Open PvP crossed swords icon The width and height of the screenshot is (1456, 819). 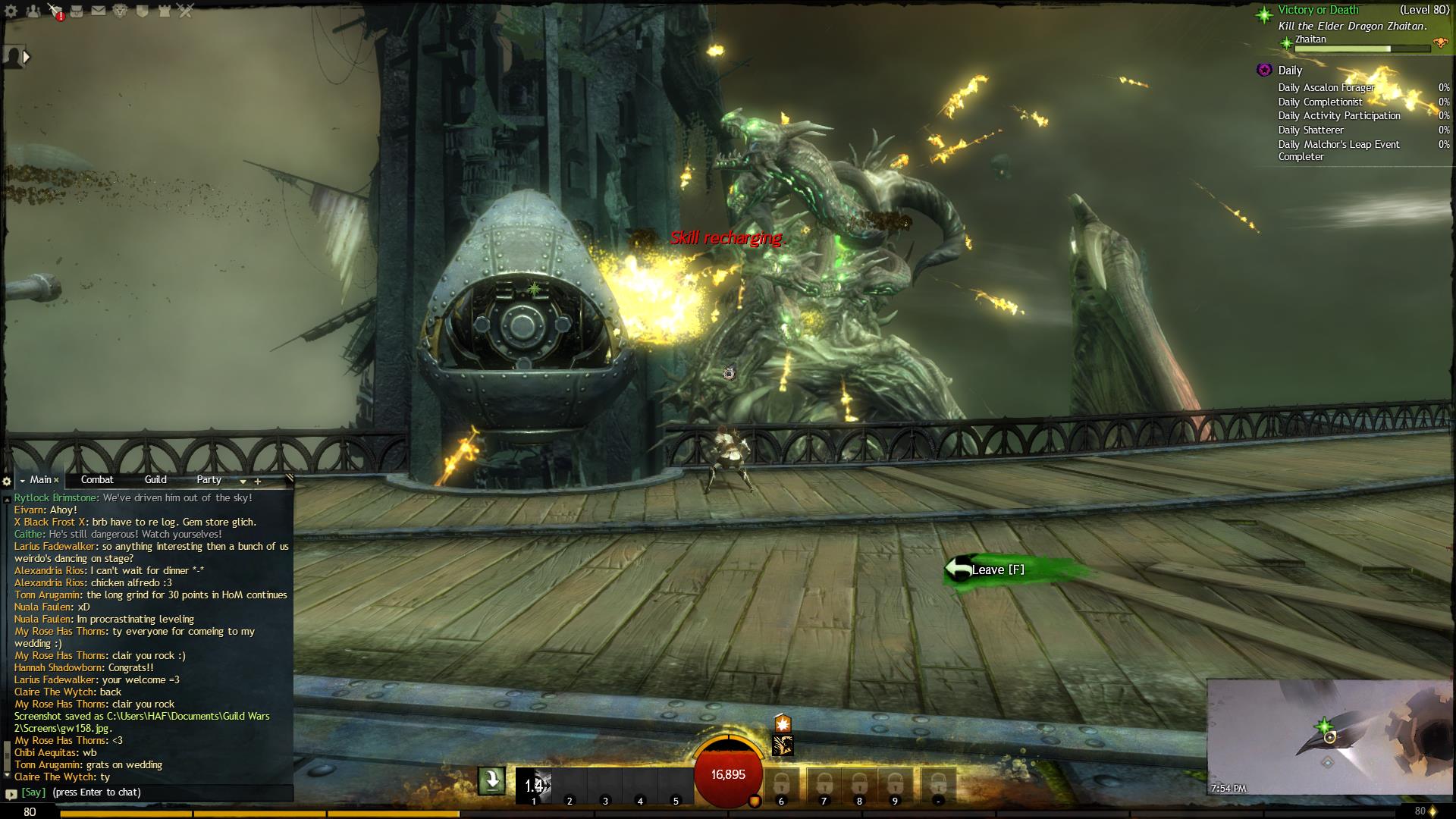tap(186, 11)
